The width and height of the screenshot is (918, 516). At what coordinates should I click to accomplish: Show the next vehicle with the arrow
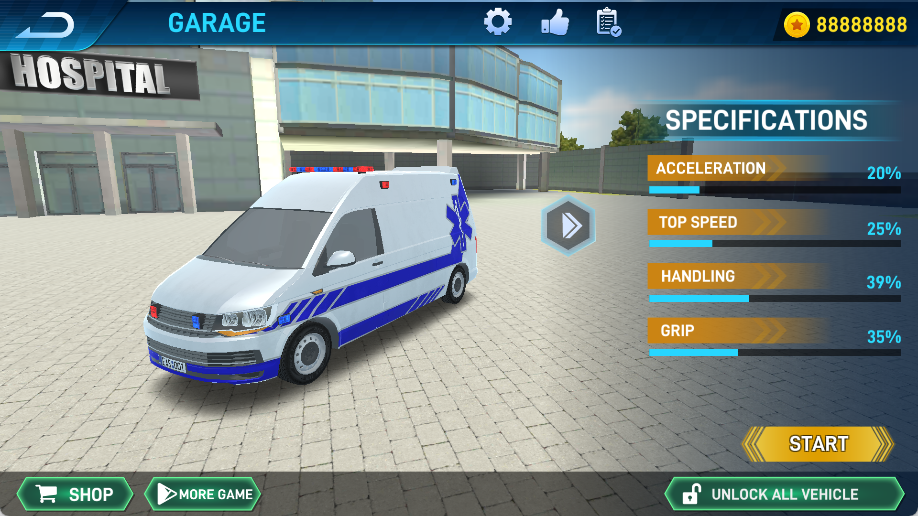(x=568, y=225)
